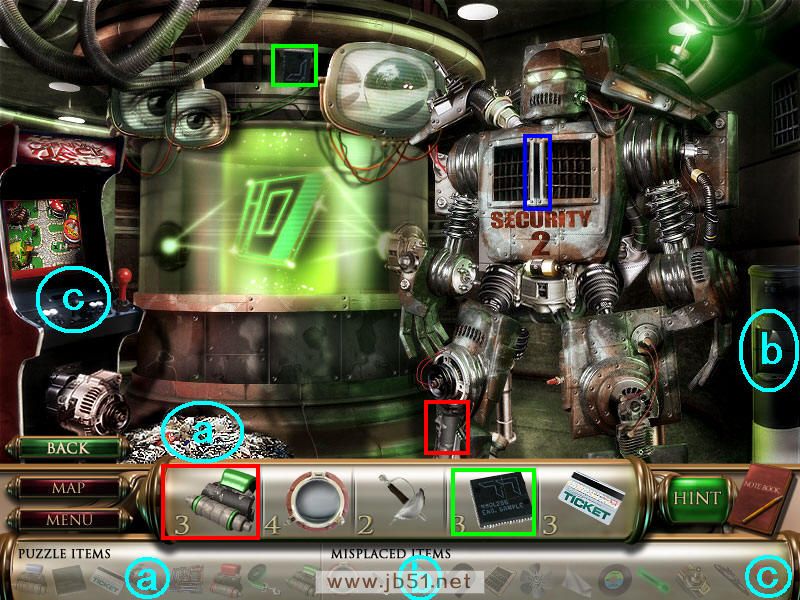
Task: Open the MAP
Action: 67,489
